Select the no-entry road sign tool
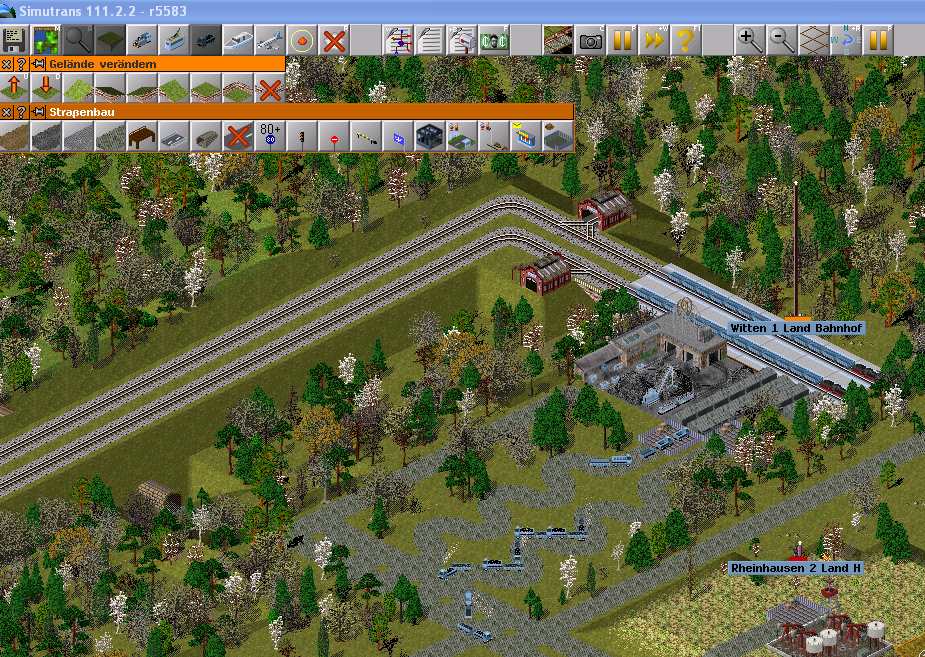The height and width of the screenshot is (657, 925). click(334, 135)
